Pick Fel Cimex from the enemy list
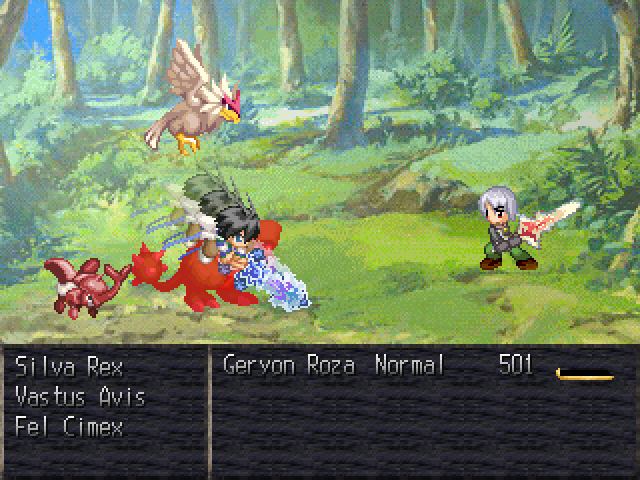Viewport: 640px width, 480px height. click(x=66, y=425)
